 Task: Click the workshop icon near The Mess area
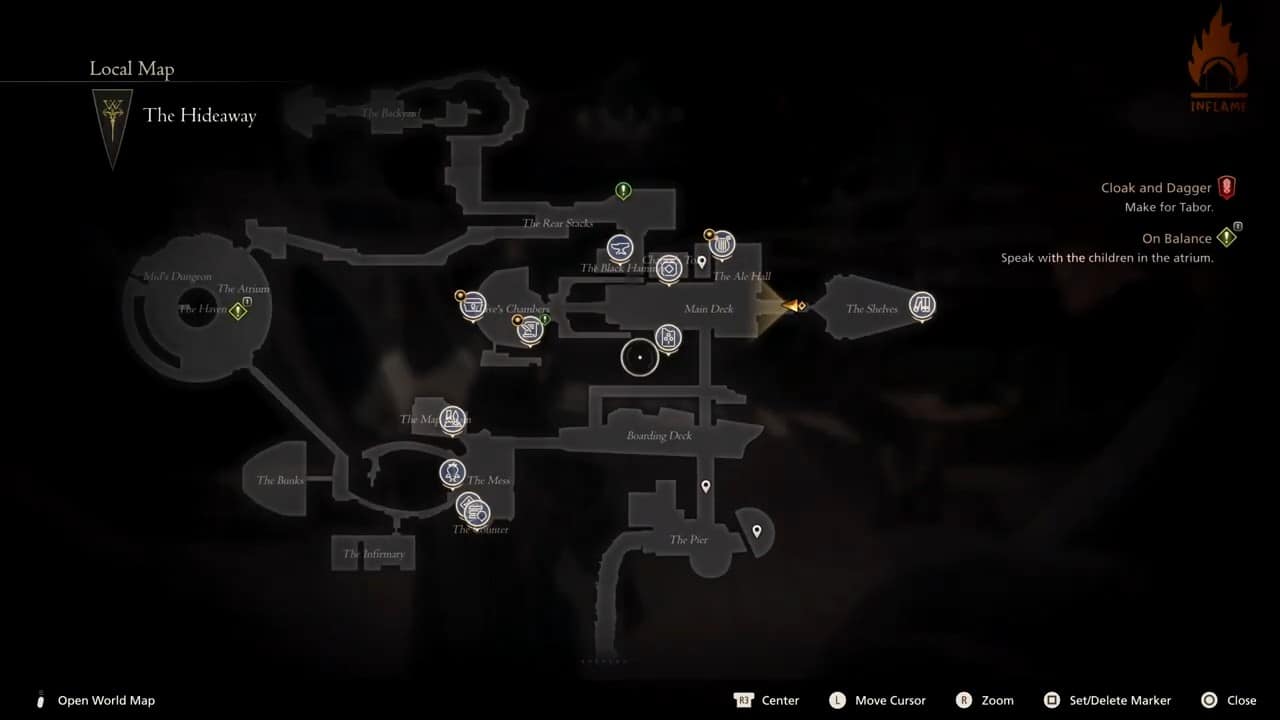pos(452,419)
